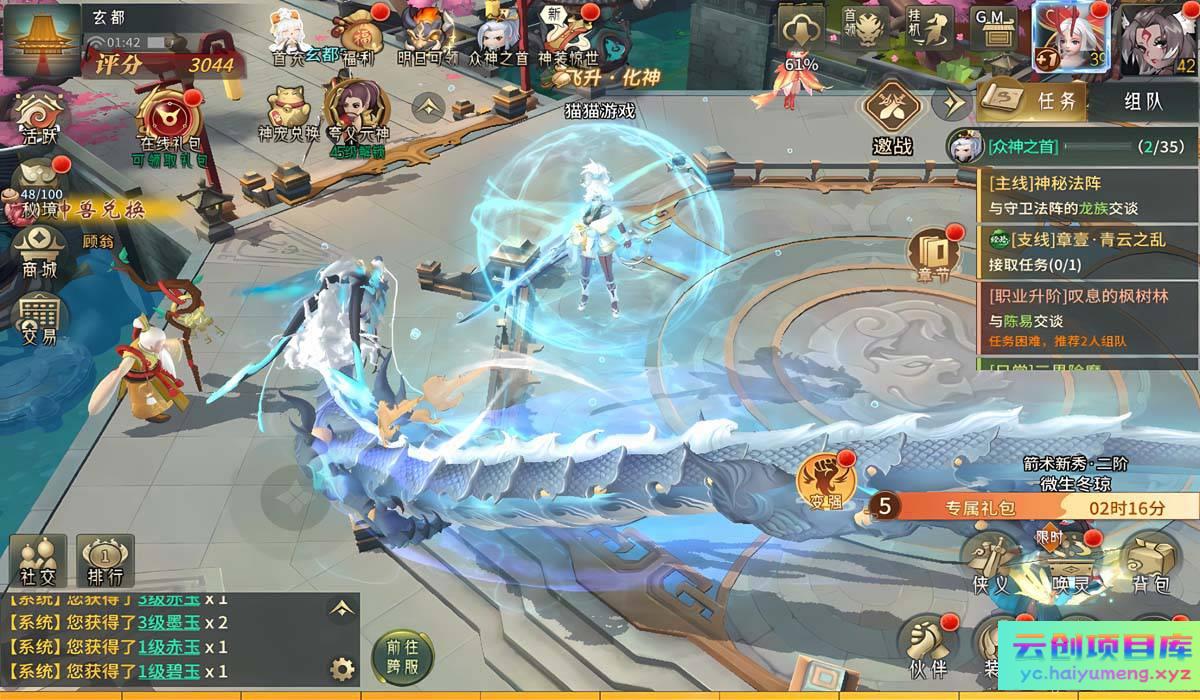The image size is (1200, 700).
Task: Toggle 挂机 auto-battle mode
Action: pyautogui.click(x=937, y=30)
